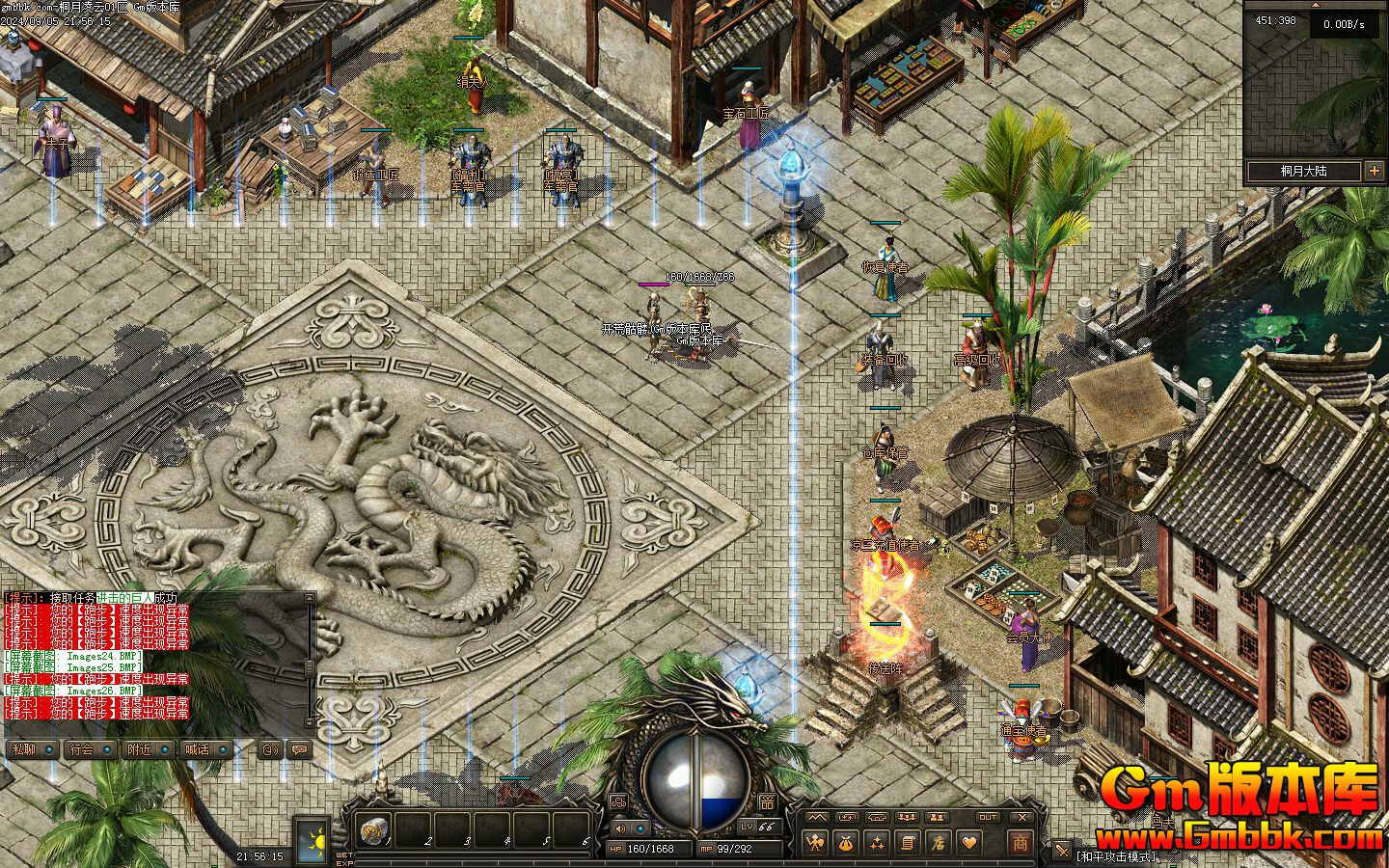This screenshot has width=1389, height=868.
Task: Open the money bag inventory icon
Action: tap(846, 843)
